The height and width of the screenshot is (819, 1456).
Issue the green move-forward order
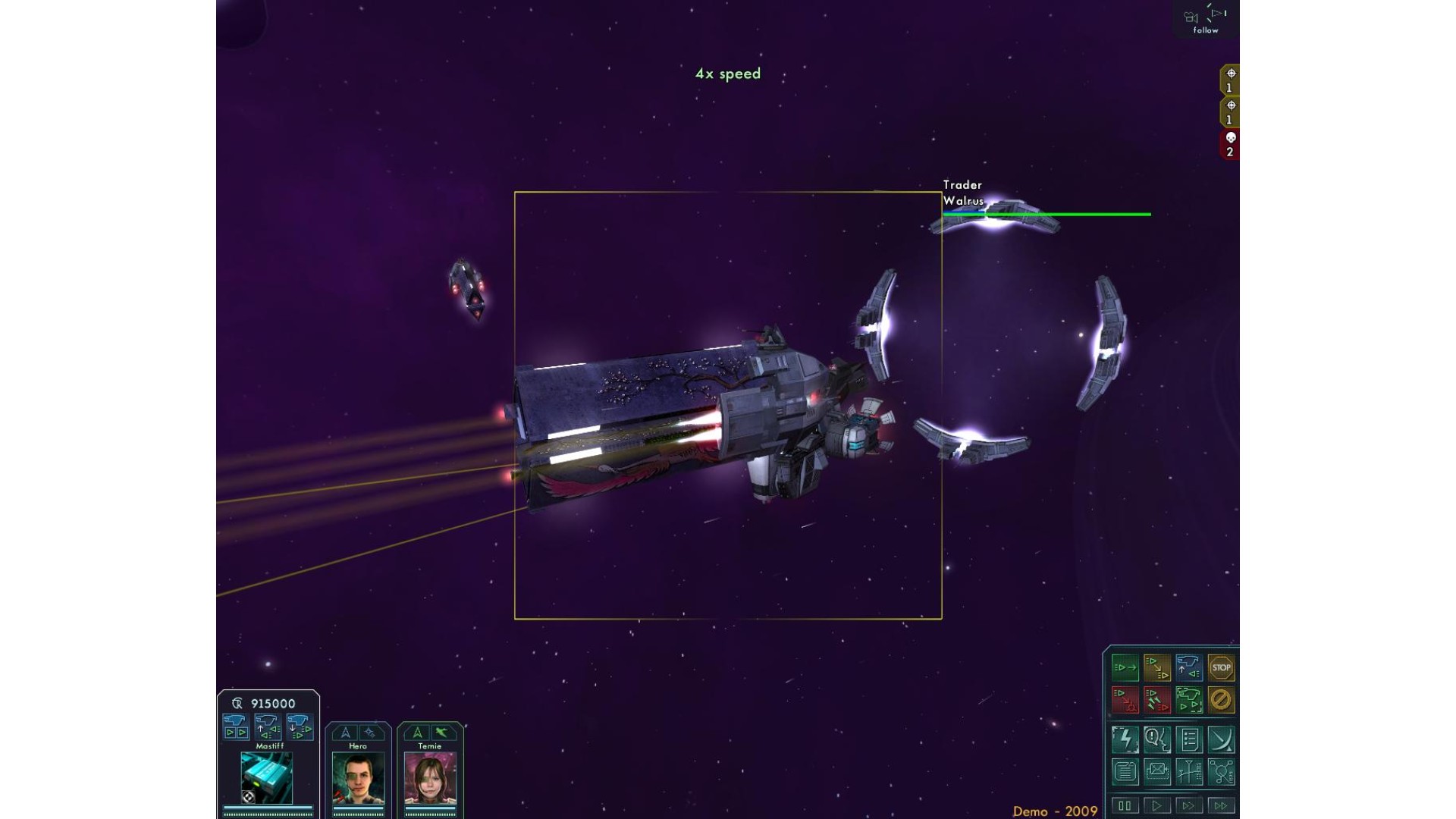click(1125, 668)
